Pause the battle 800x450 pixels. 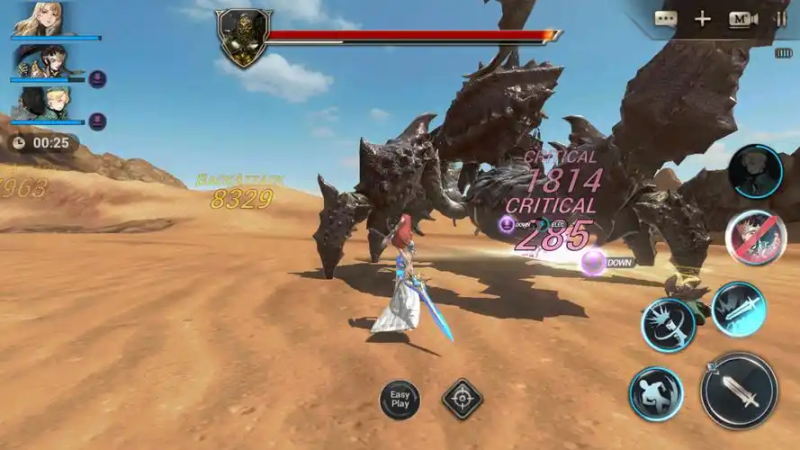pos(779,19)
